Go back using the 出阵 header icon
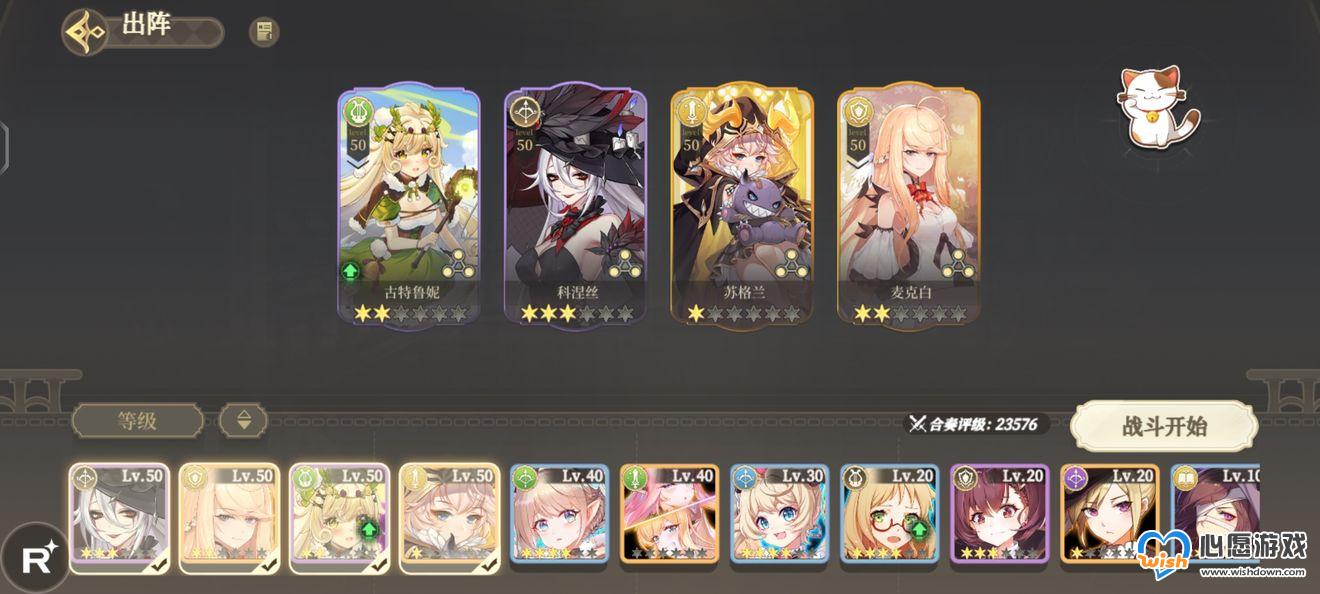The image size is (1320, 594). (x=85, y=32)
